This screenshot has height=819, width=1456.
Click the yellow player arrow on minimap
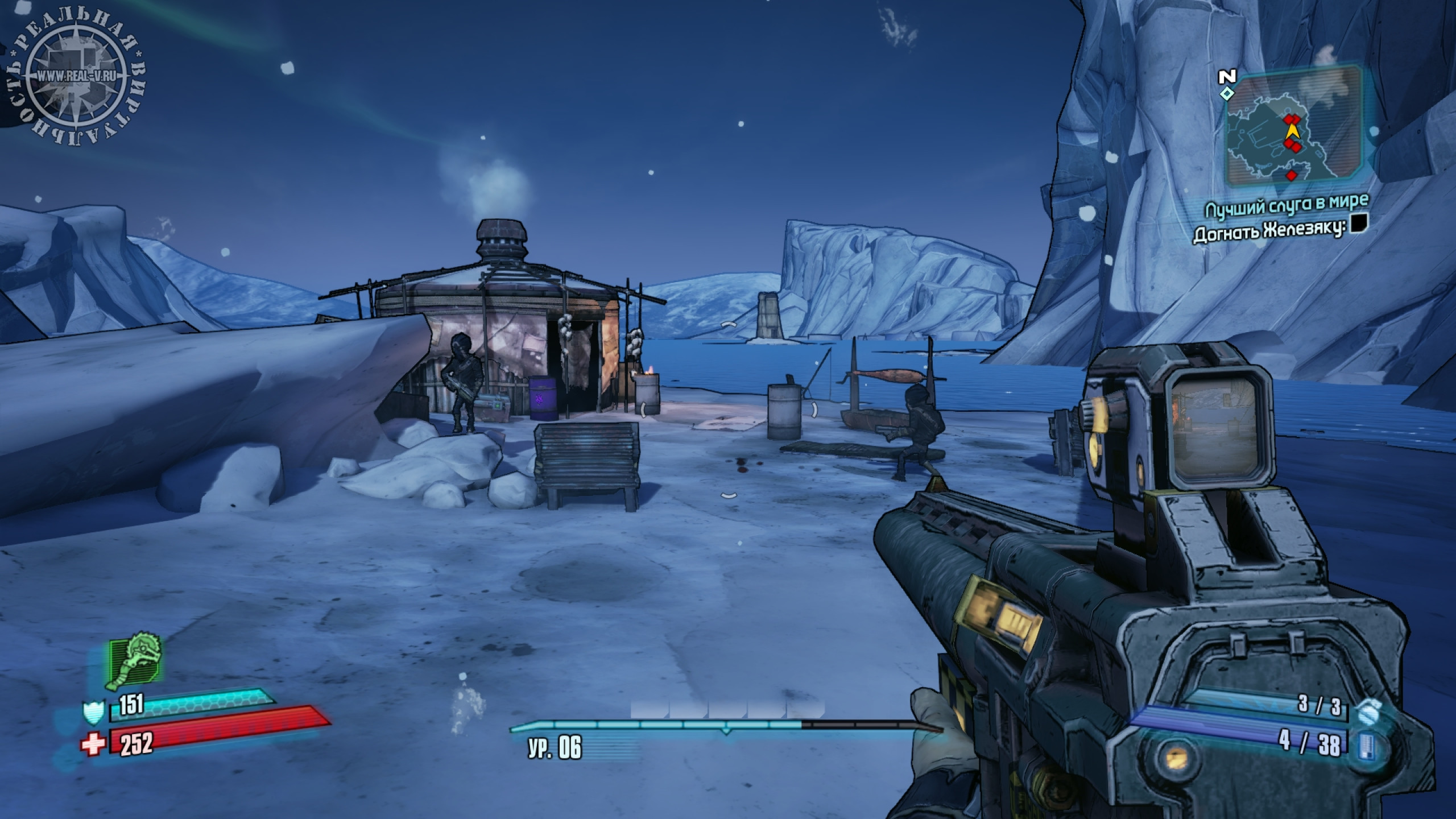point(1293,131)
